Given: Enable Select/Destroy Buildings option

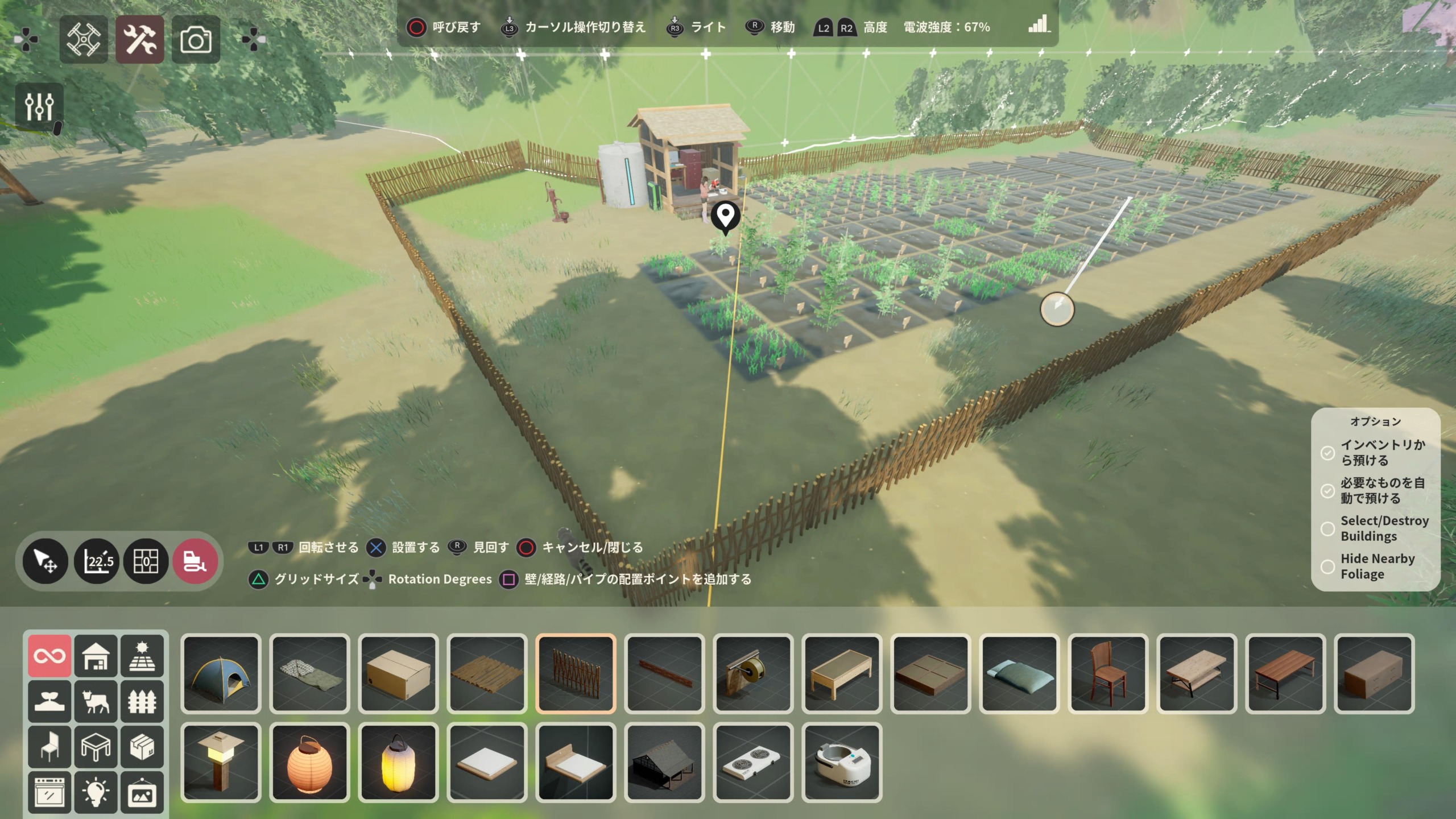Looking at the screenshot, I should tap(1327, 529).
